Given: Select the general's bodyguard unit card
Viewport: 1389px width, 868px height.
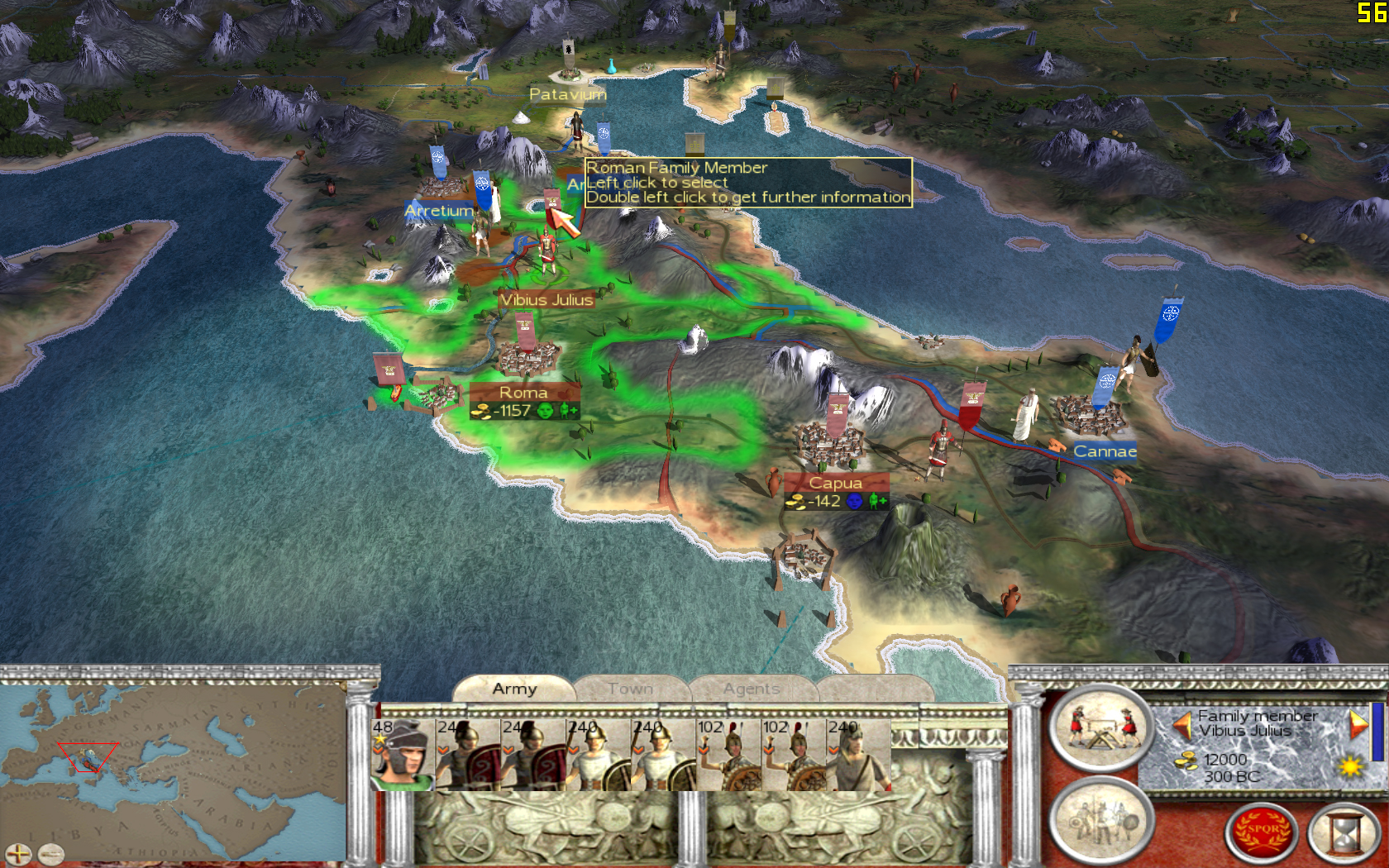Looking at the screenshot, I should tap(403, 755).
